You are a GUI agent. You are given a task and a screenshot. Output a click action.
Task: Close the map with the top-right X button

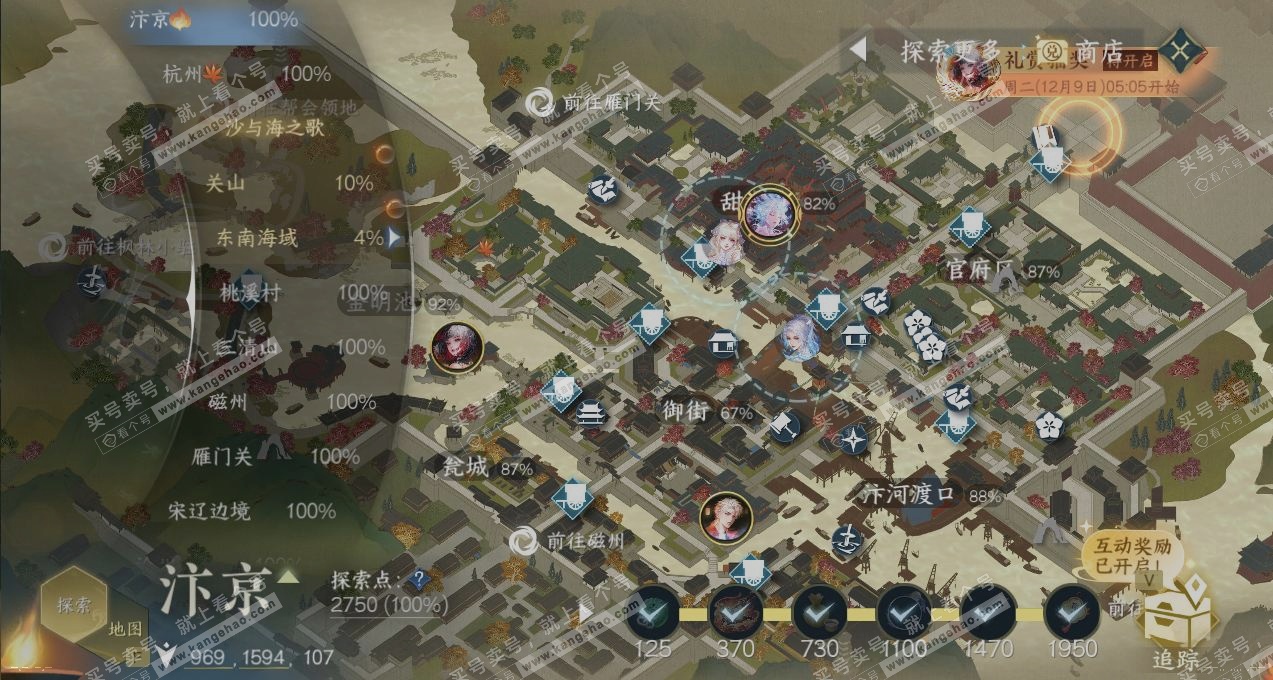pyautogui.click(x=1182, y=50)
